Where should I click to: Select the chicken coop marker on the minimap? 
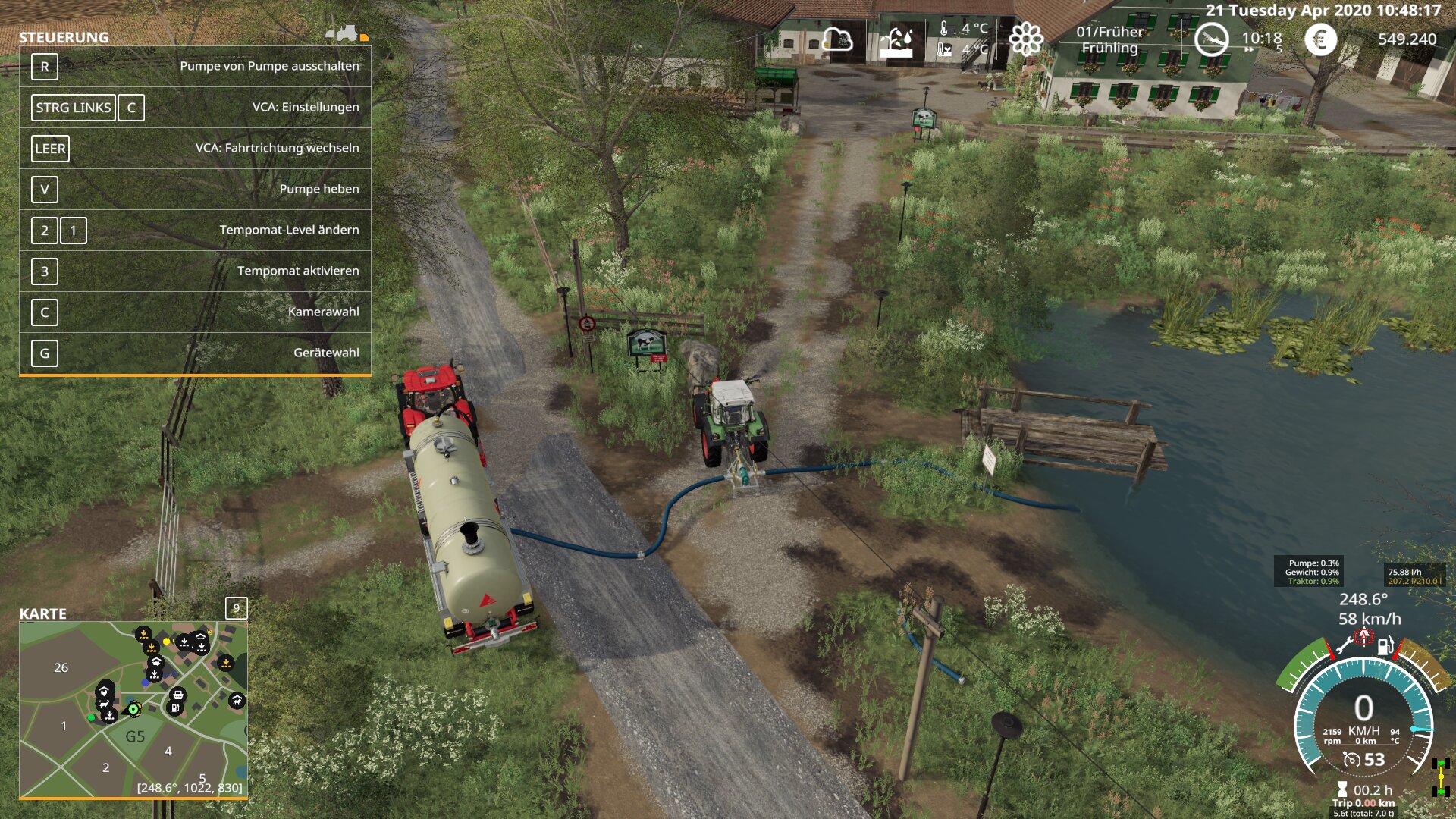click(x=105, y=691)
